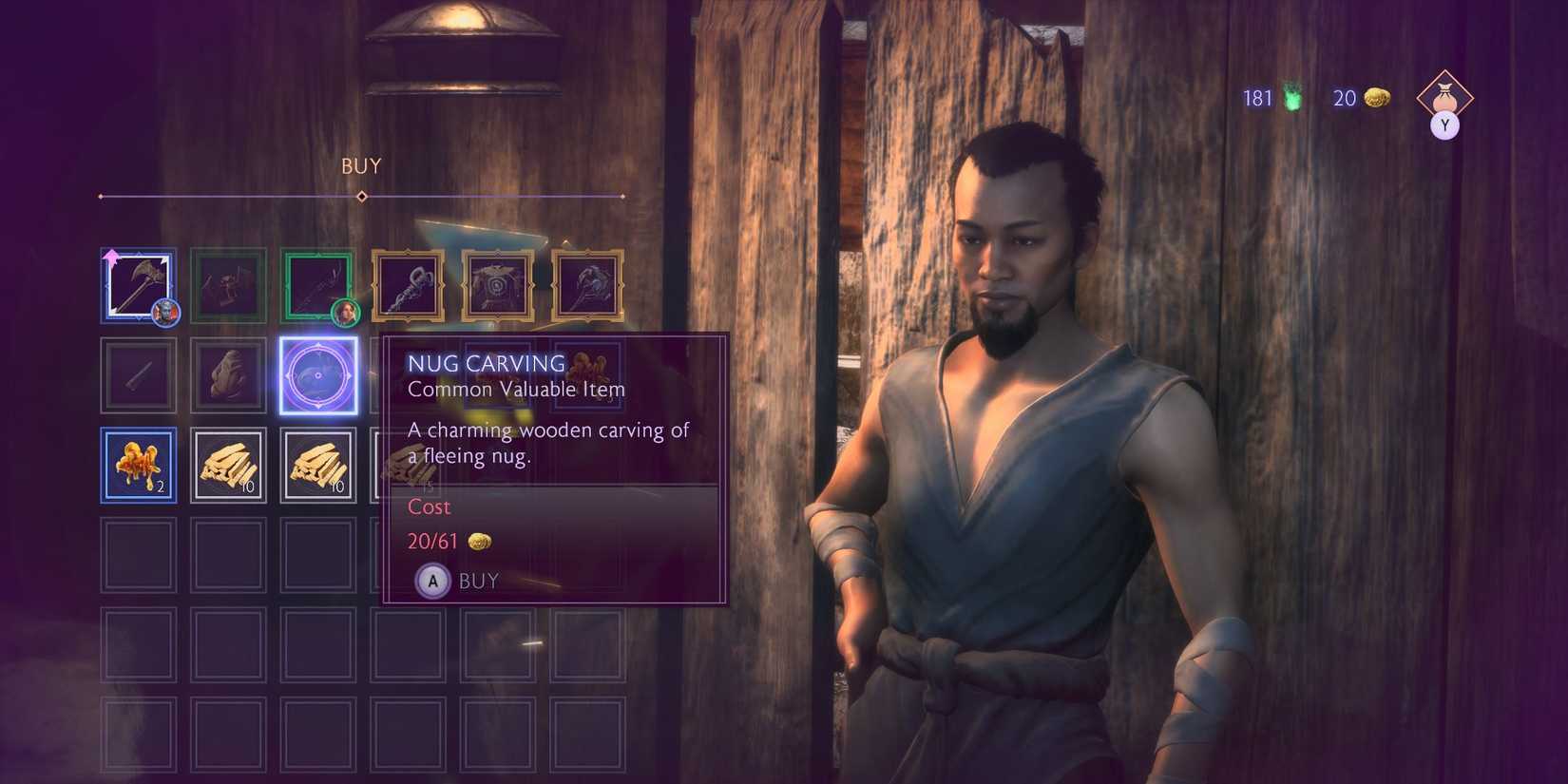Screen dimensions: 1568x784
Task: Select the dark staff in the rightmost gold frame
Action: [586, 284]
